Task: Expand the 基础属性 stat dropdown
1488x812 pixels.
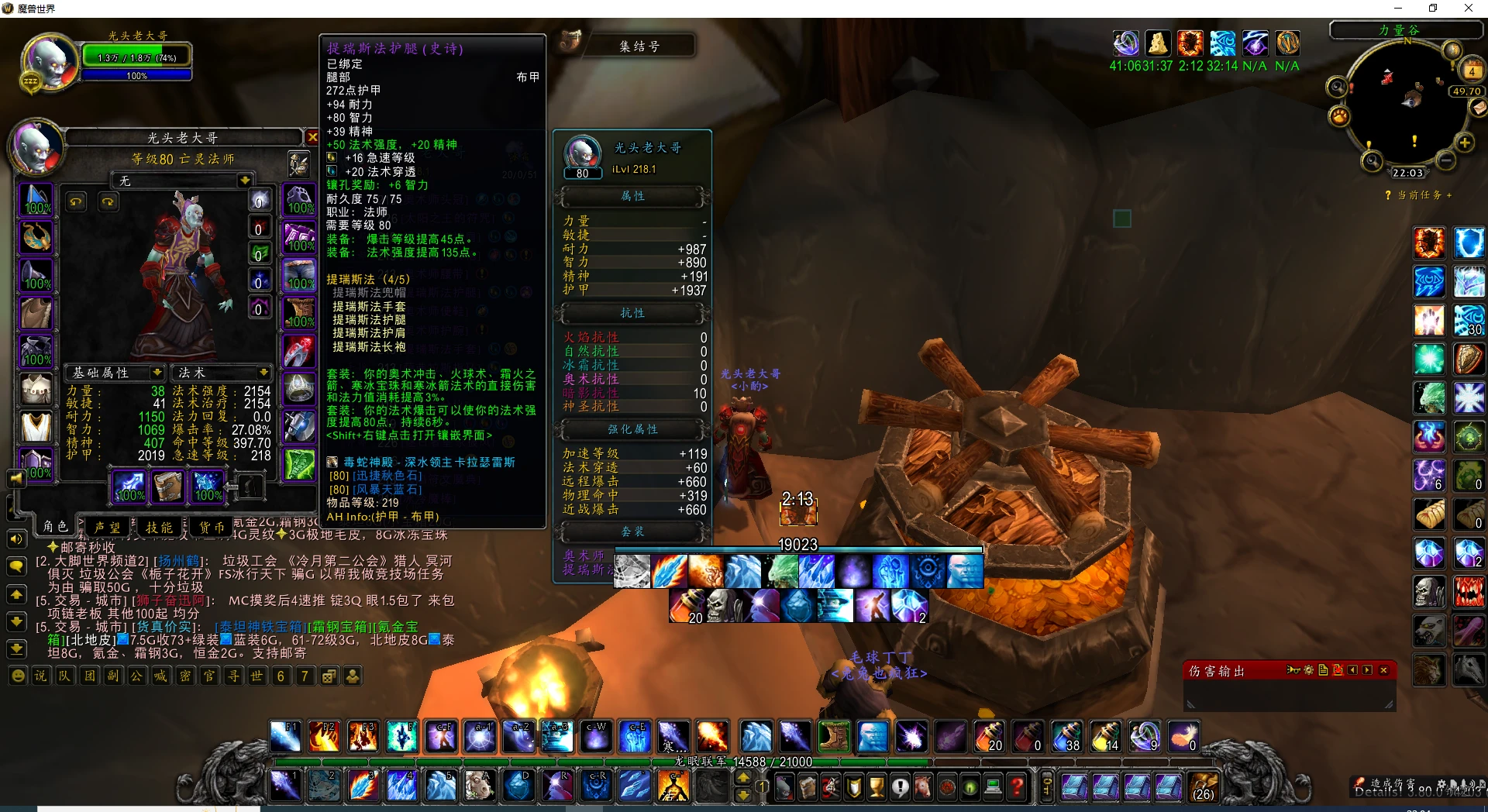Action: (157, 373)
